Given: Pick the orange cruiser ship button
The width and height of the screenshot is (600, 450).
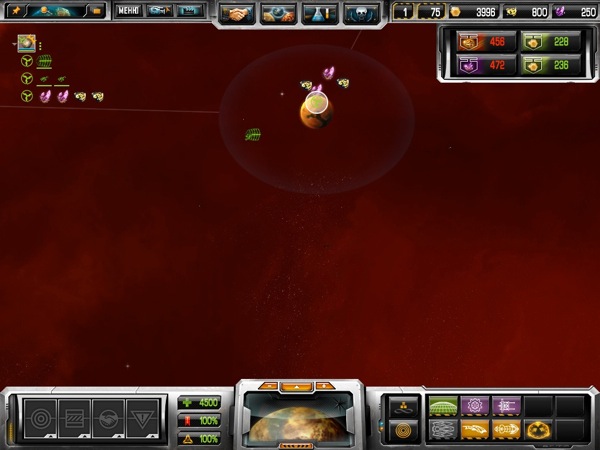Looking at the screenshot, I should pos(474,429).
